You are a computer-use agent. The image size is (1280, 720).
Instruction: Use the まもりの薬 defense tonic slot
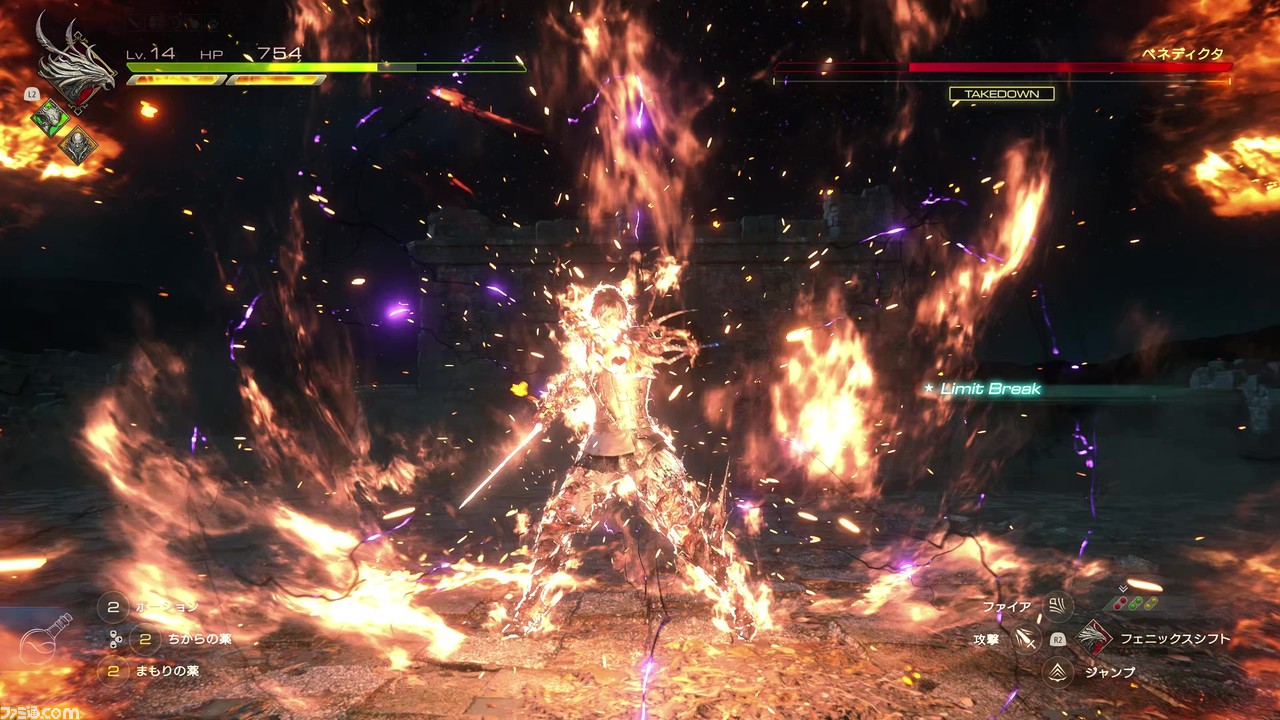pos(112,670)
